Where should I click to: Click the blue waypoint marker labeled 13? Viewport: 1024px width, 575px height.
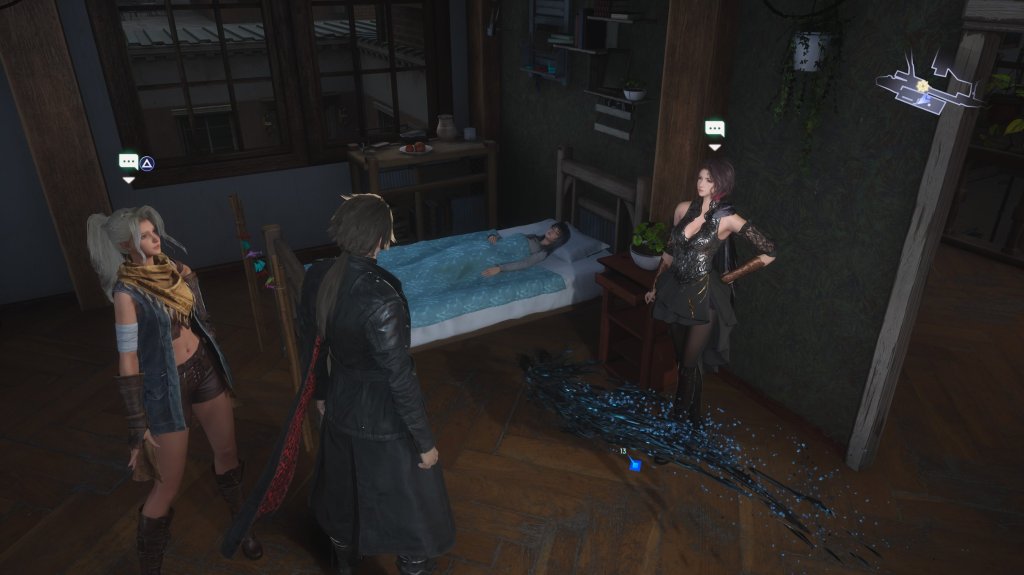click(x=635, y=465)
